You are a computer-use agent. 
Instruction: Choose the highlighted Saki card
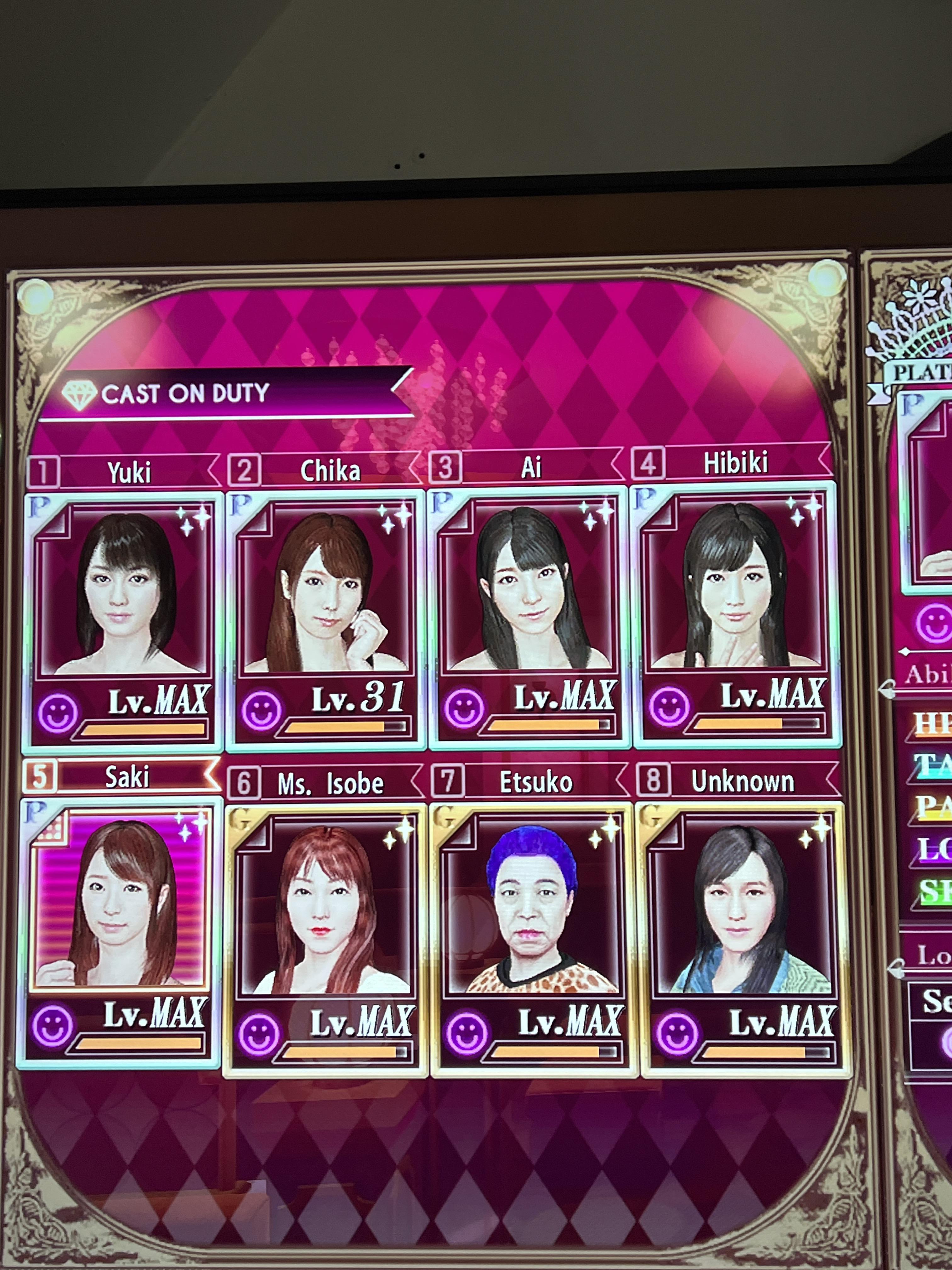(x=119, y=930)
